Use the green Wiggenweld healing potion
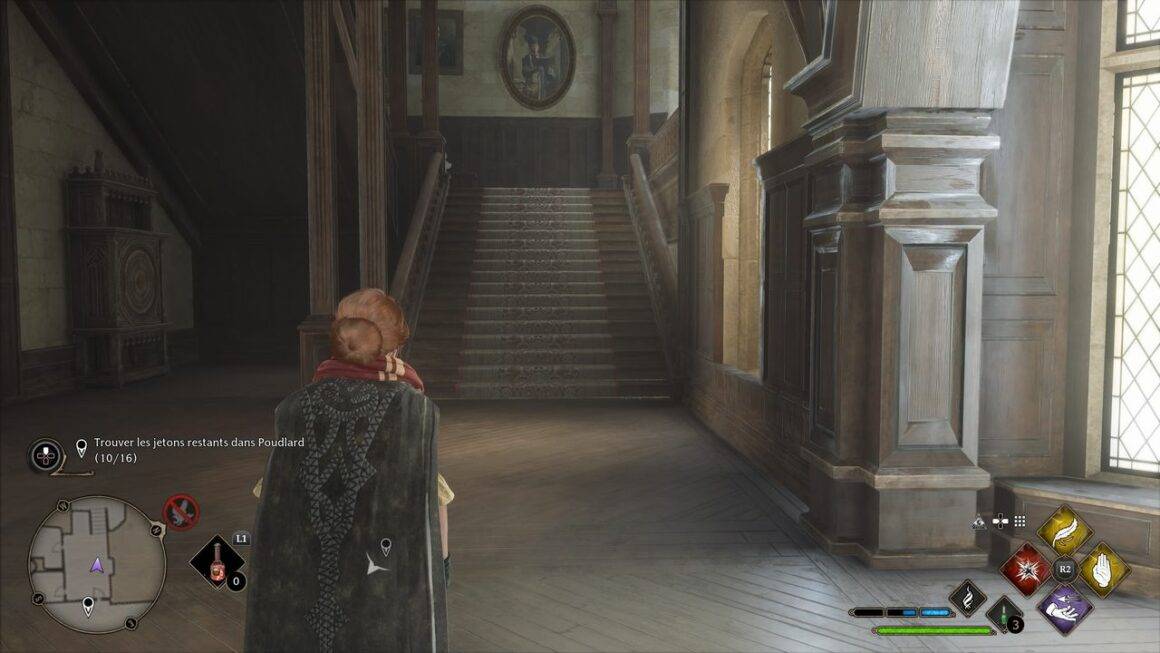 click(1002, 613)
